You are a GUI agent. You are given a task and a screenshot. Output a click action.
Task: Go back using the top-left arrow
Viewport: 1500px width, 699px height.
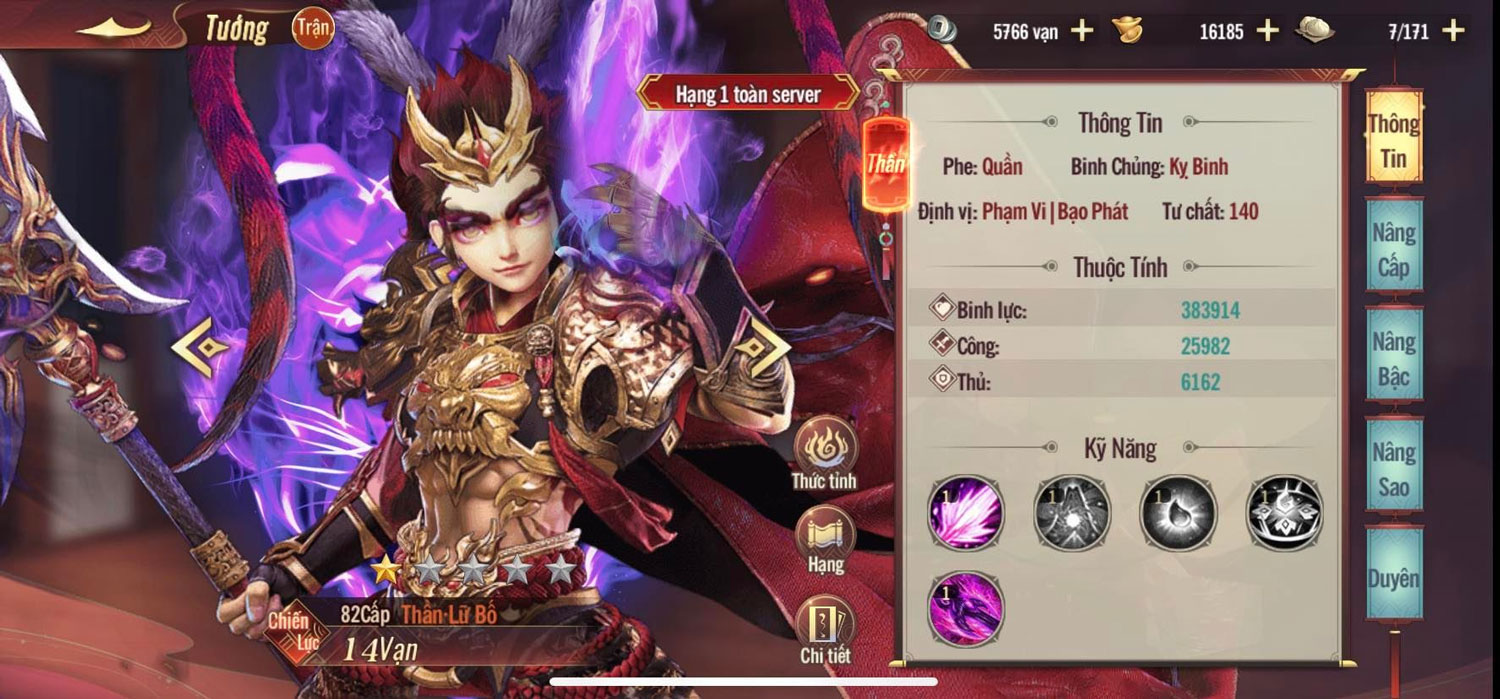tap(114, 29)
